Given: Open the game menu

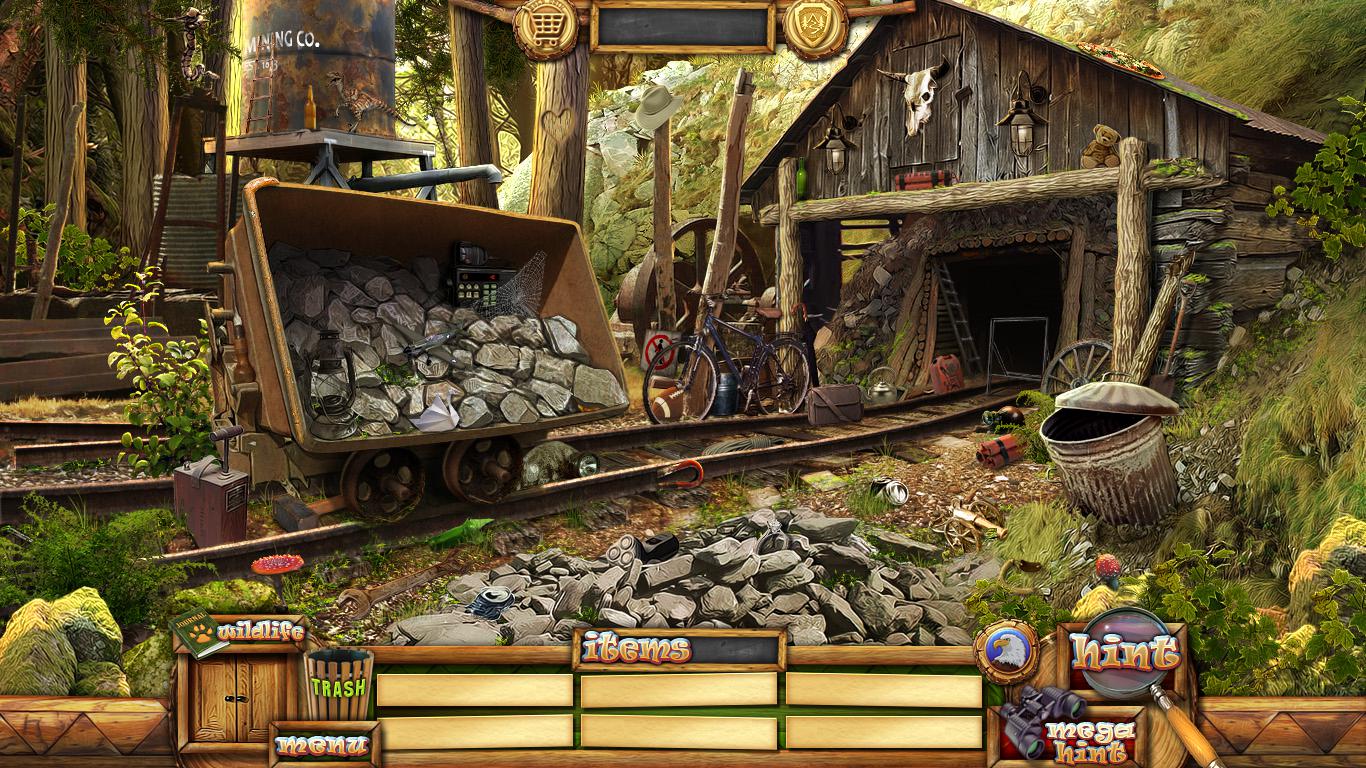Looking at the screenshot, I should (323, 745).
